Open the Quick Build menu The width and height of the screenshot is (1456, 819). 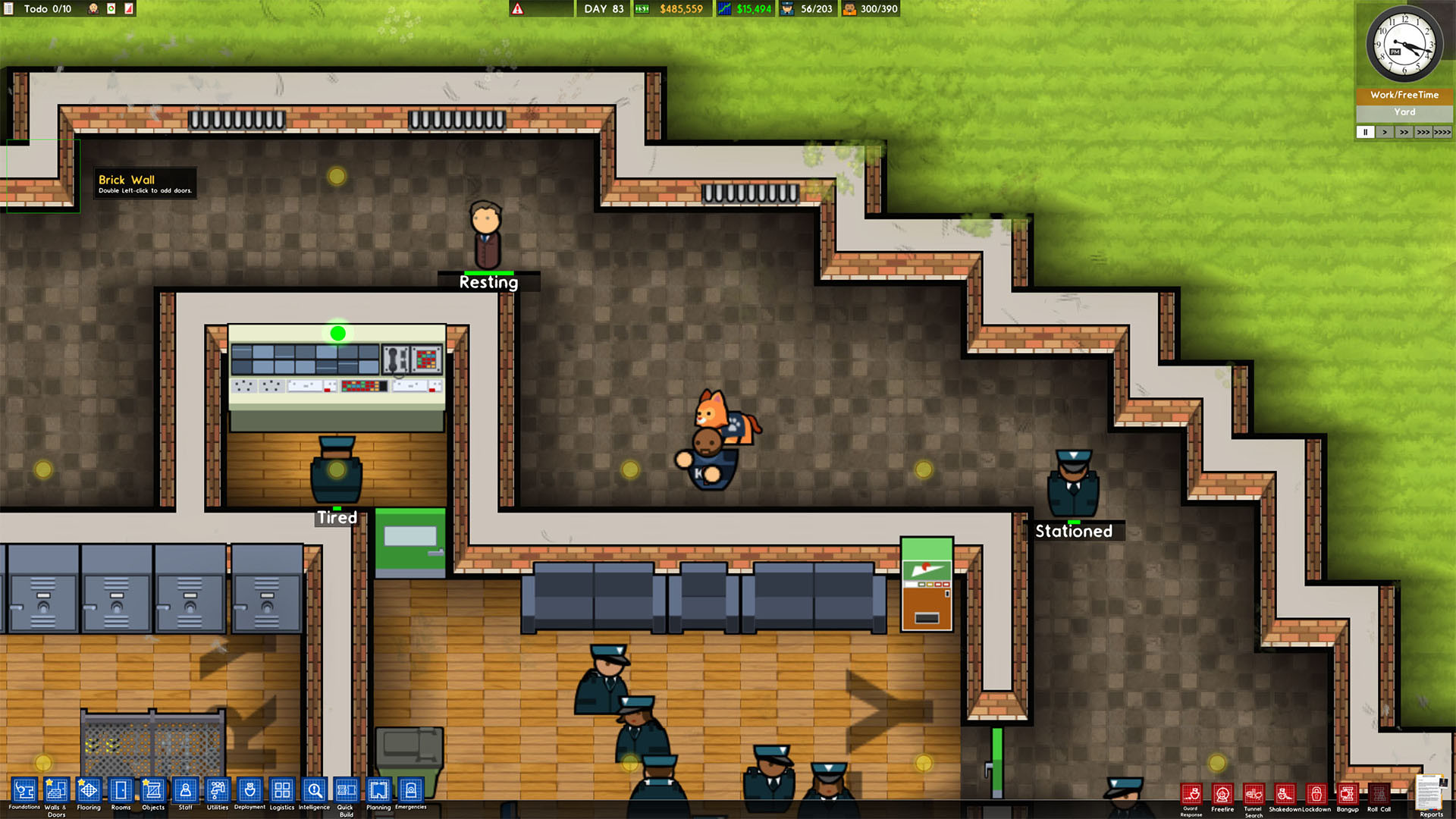(x=346, y=792)
